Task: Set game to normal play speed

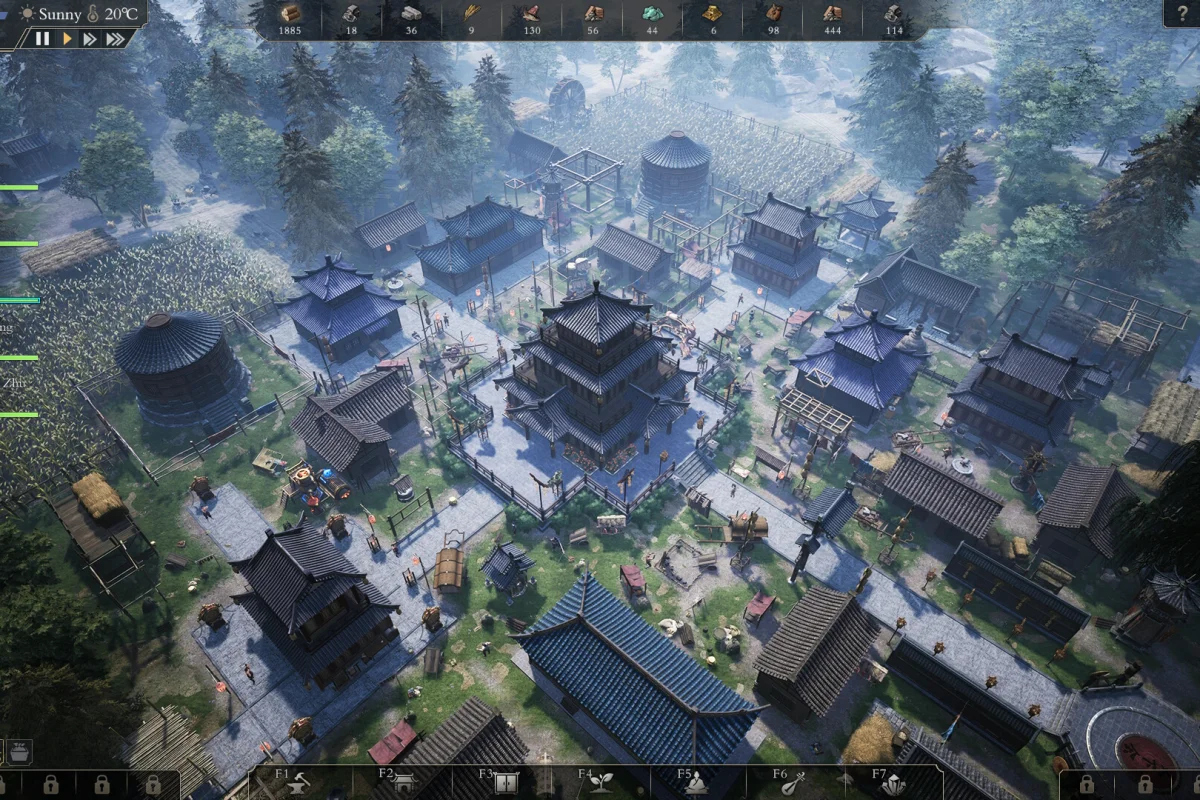Action: click(x=67, y=39)
